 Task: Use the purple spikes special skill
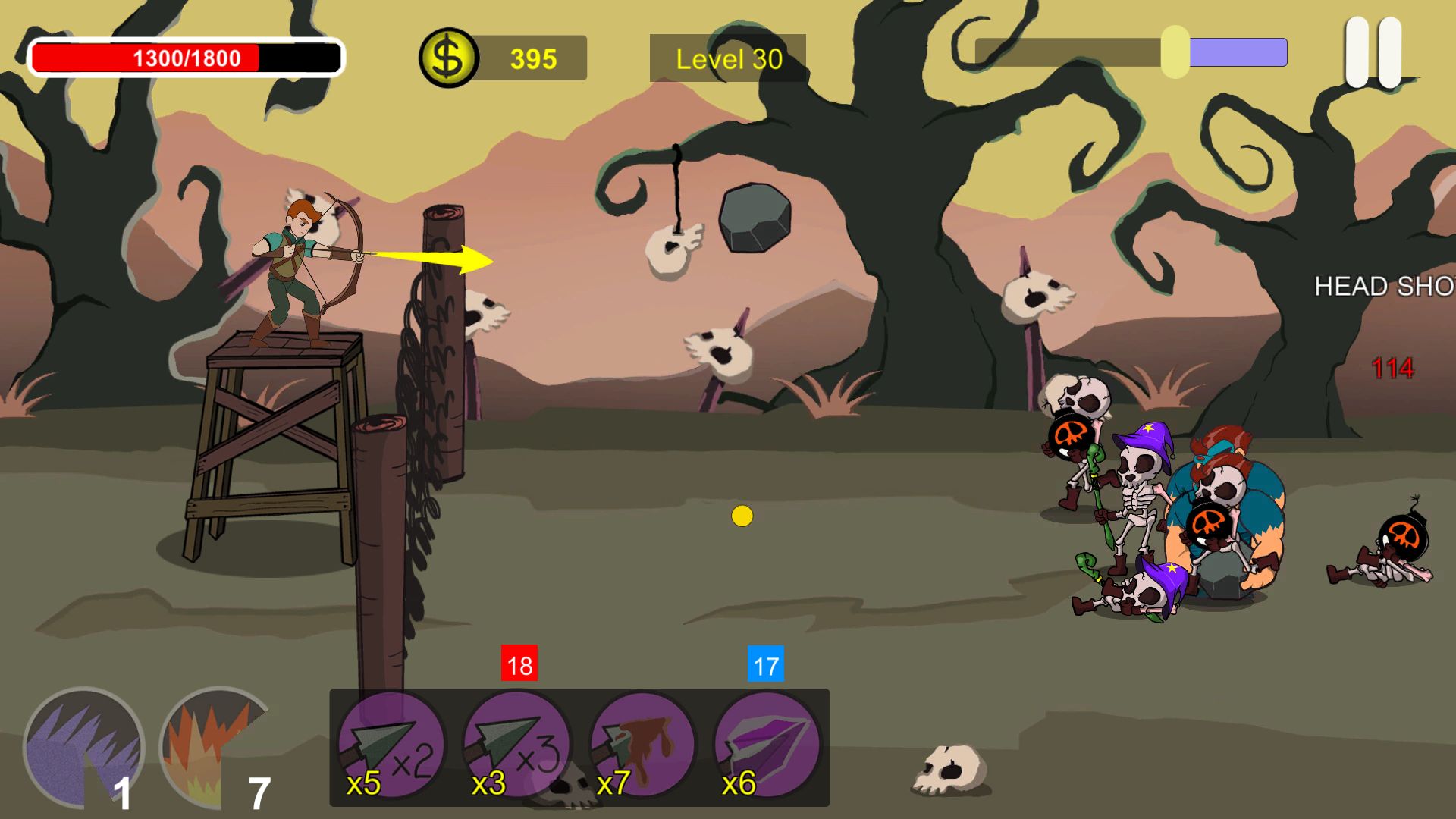point(83,747)
